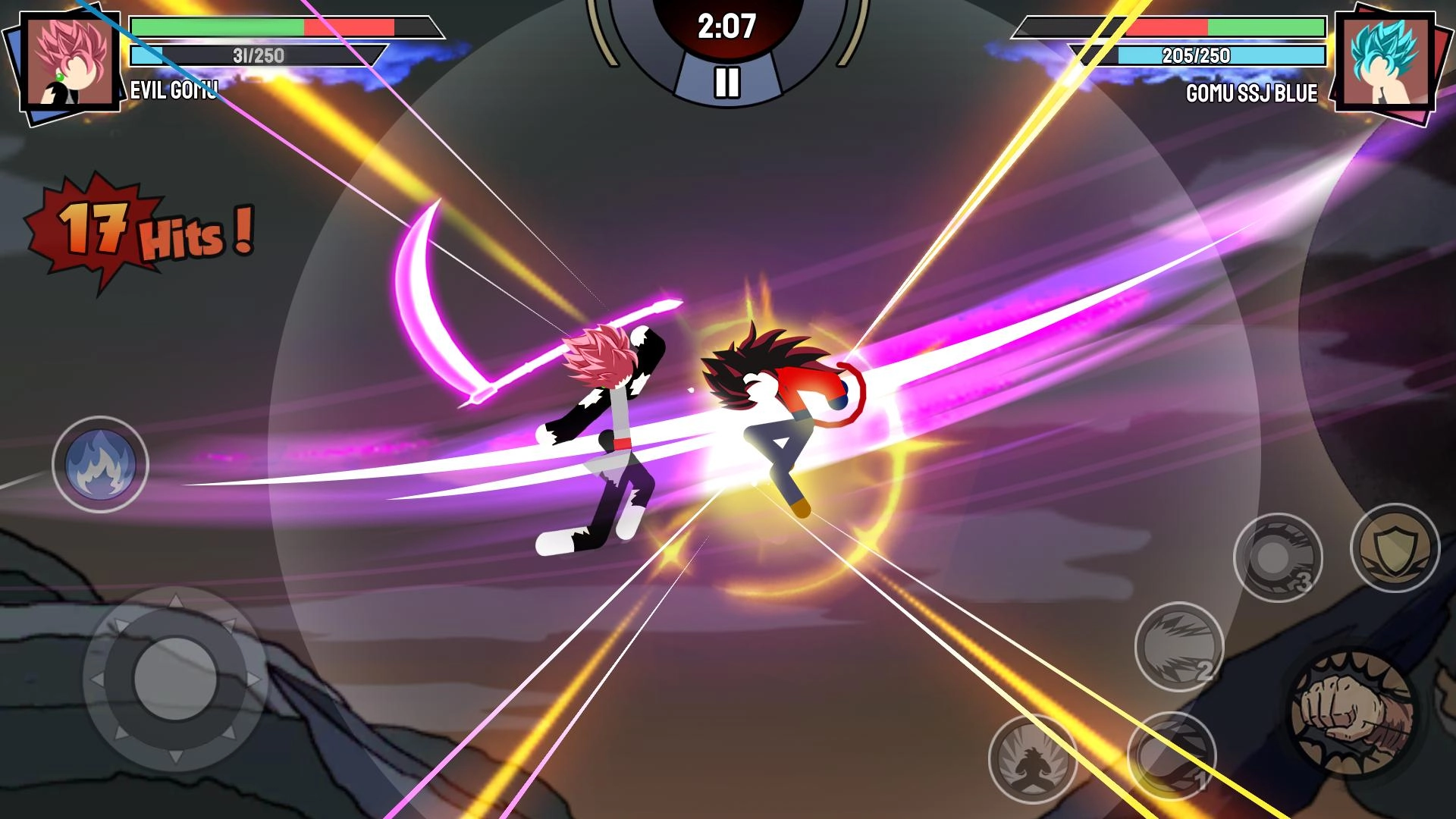The height and width of the screenshot is (819, 1456).
Task: Tap the ki charge flame icon
Action: [101, 463]
